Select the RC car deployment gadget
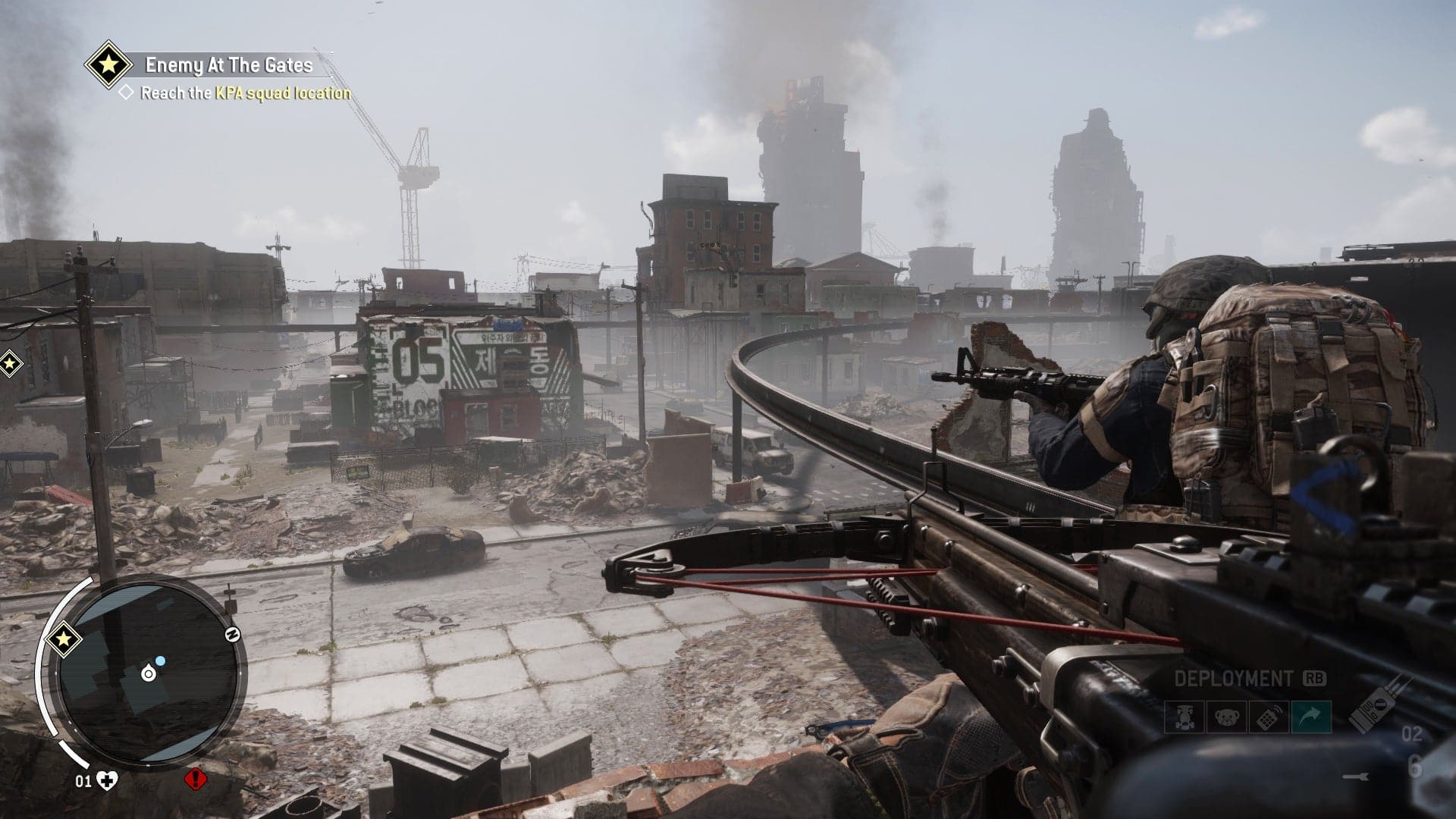 coord(1185,717)
